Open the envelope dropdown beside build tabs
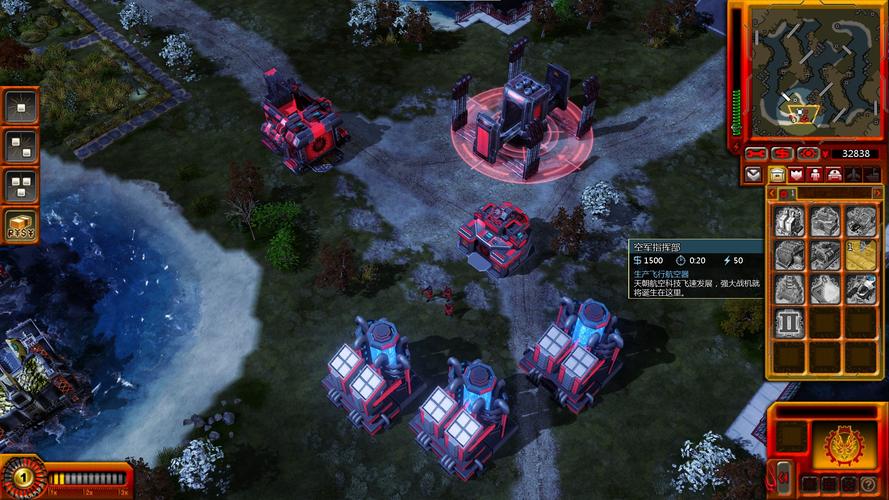Viewport: 889px width, 500px height. click(x=754, y=174)
